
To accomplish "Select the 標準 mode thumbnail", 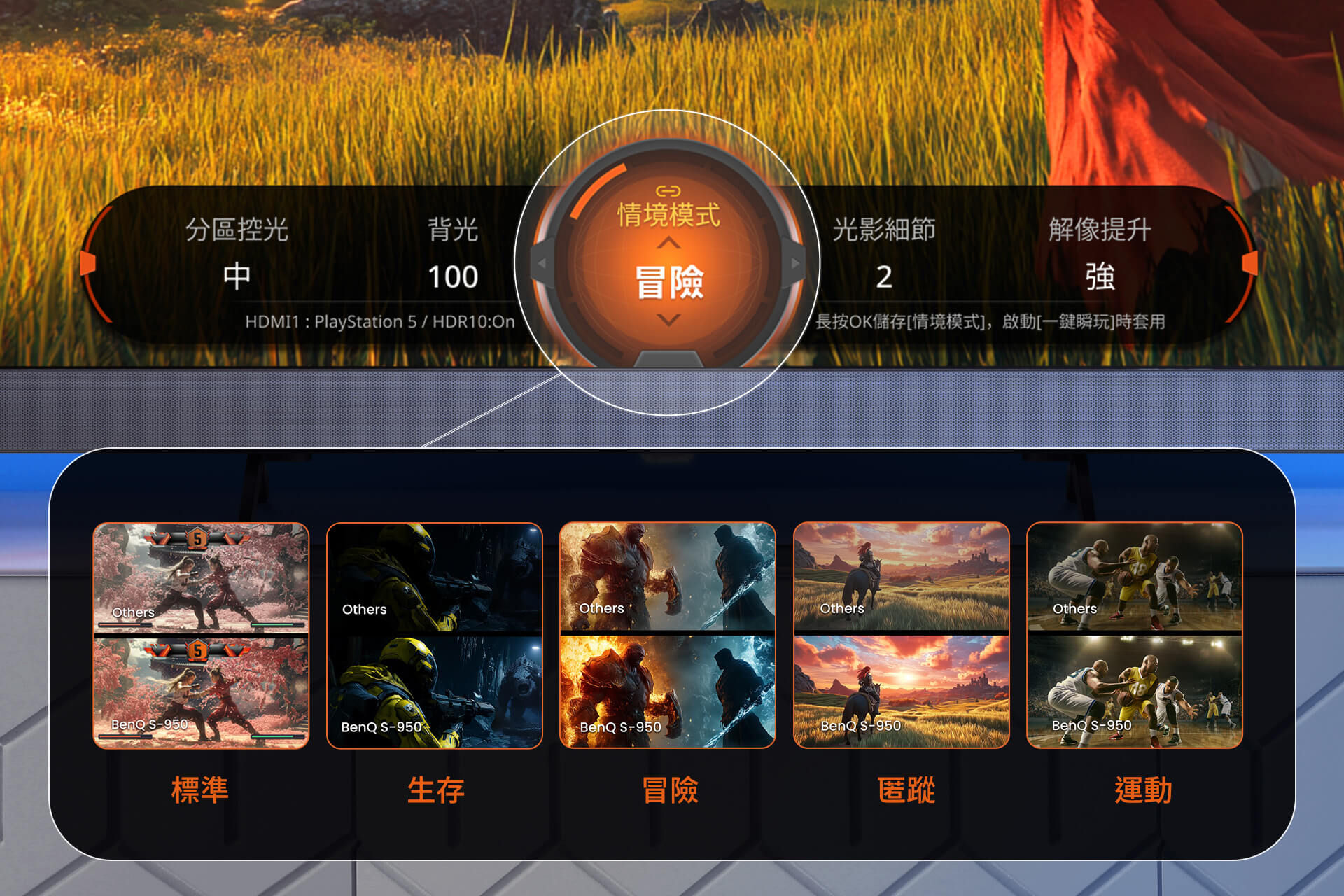I will [x=201, y=635].
